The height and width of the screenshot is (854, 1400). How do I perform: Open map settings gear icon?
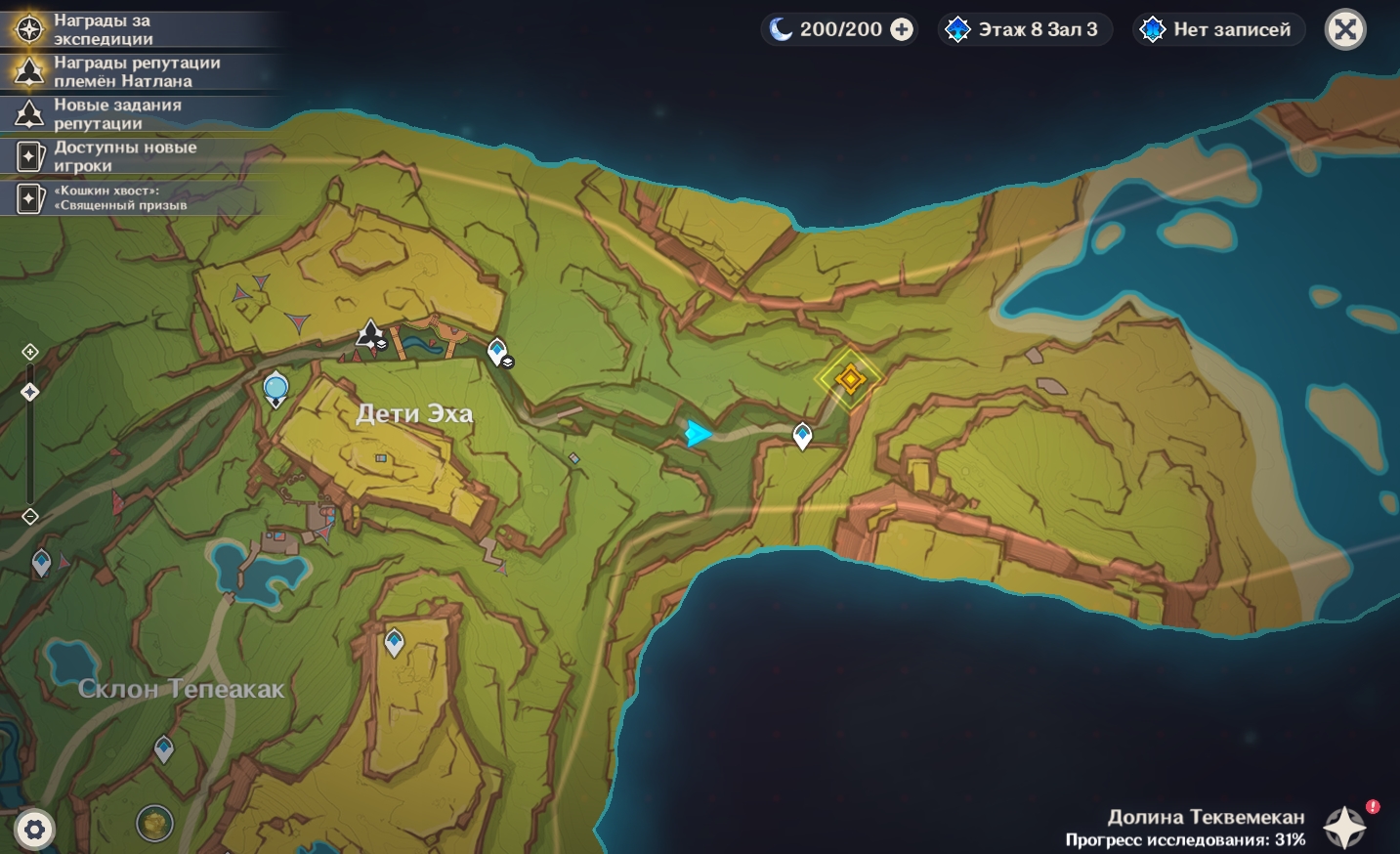click(x=34, y=831)
